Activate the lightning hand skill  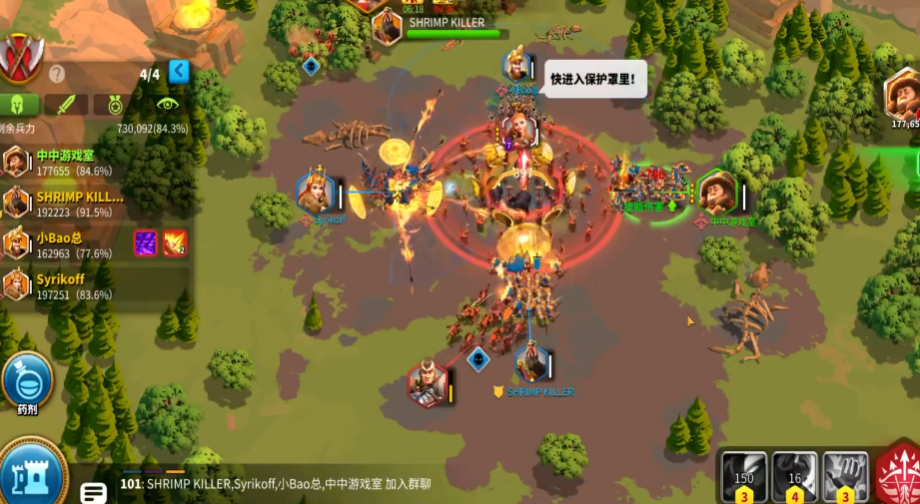pyautogui.click(x=845, y=476)
